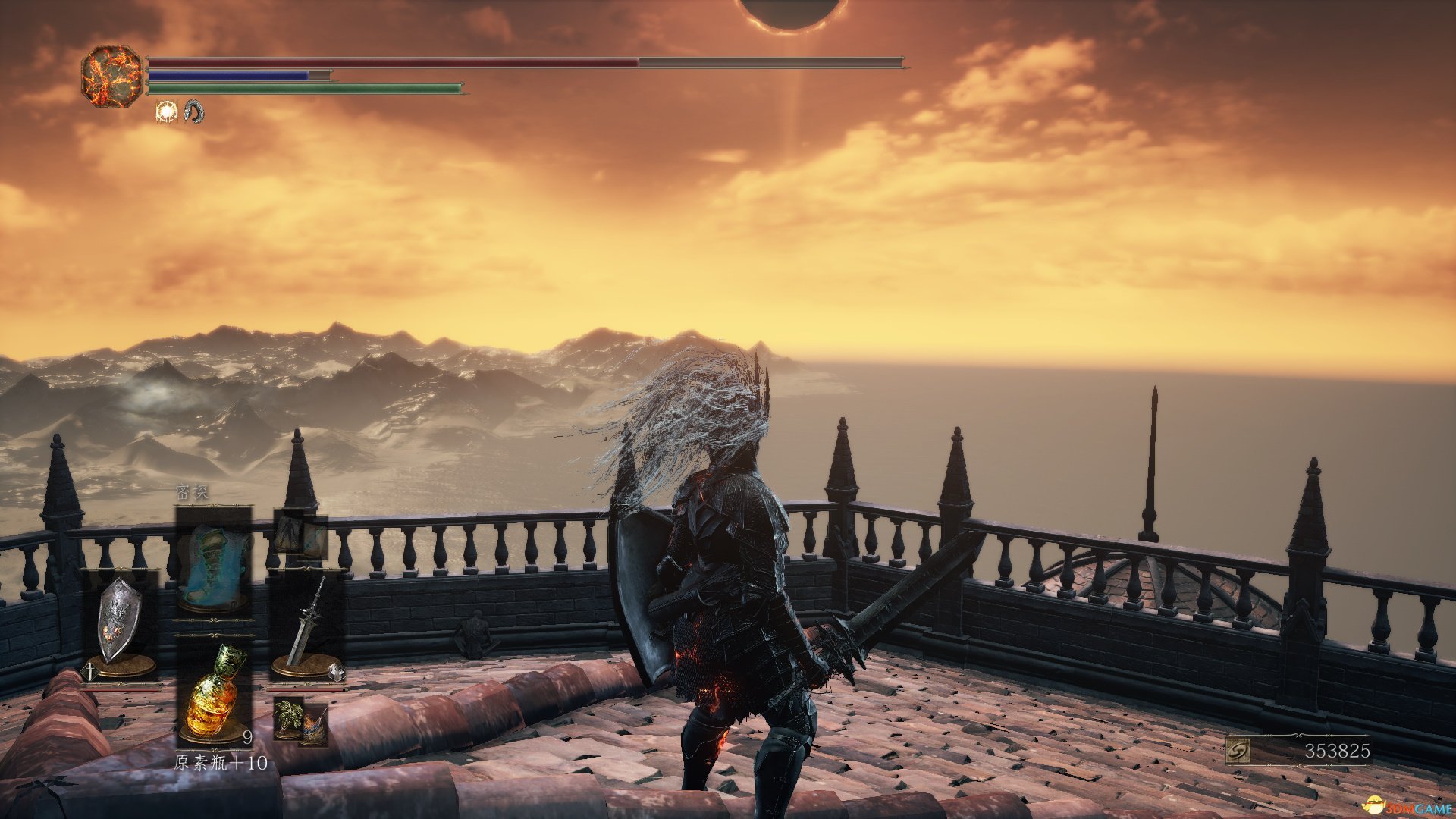Select the small queued spell icons
This screenshot has height=819, width=1456.
click(x=300, y=535)
